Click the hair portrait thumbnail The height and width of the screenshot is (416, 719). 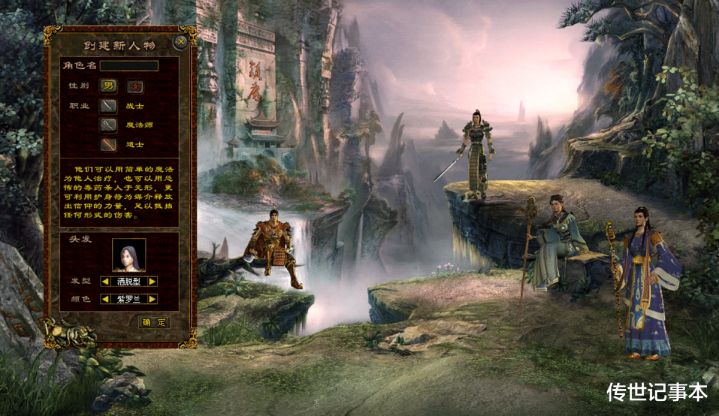pyautogui.click(x=128, y=255)
